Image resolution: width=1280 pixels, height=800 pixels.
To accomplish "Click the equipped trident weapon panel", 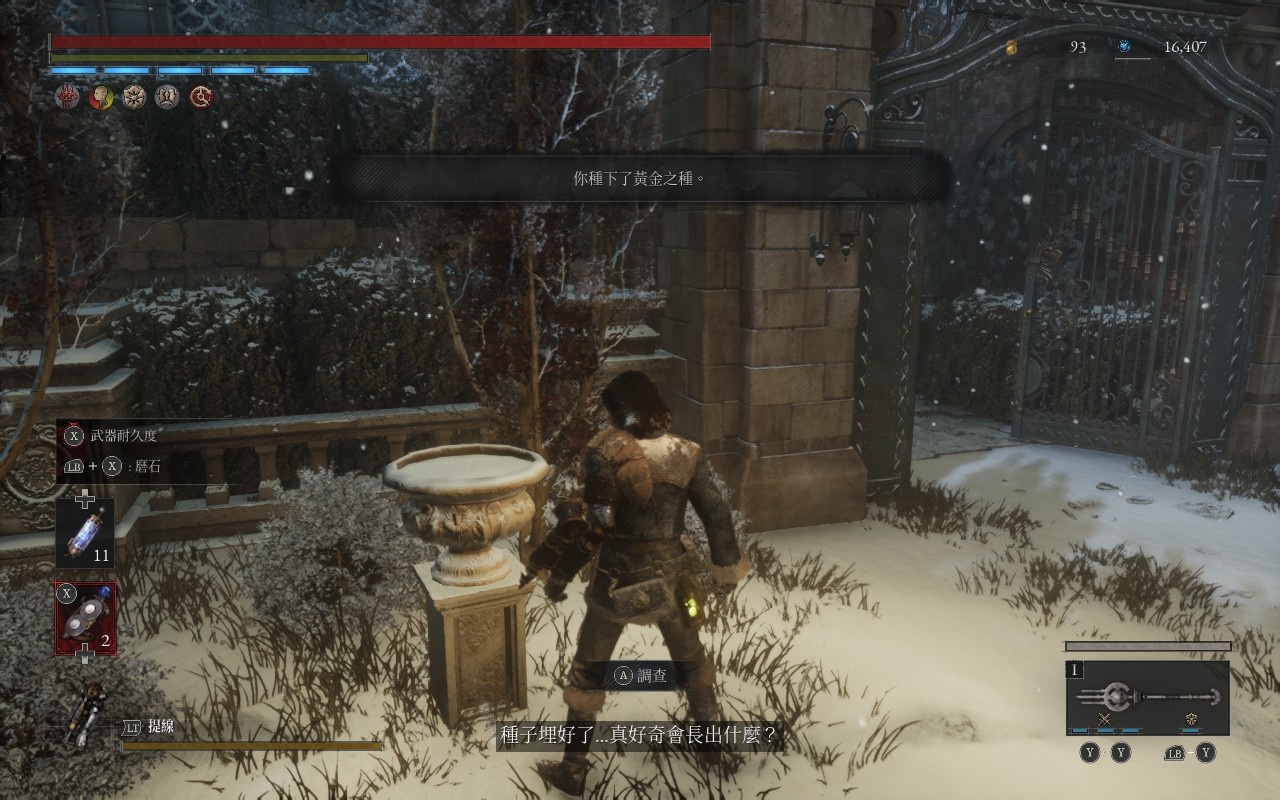I will pyautogui.click(x=1147, y=697).
